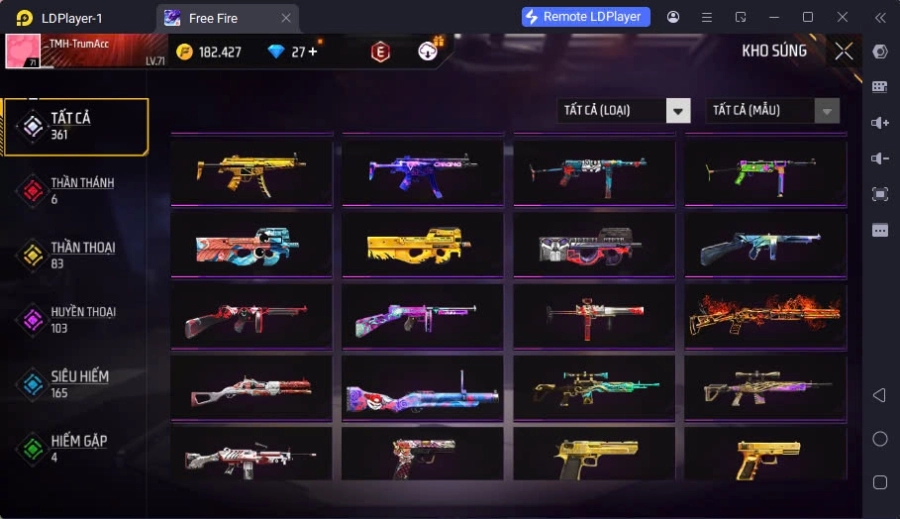This screenshot has width=900, height=519.
Task: Open the Thần Thoại rarity tab
Action: click(75, 255)
